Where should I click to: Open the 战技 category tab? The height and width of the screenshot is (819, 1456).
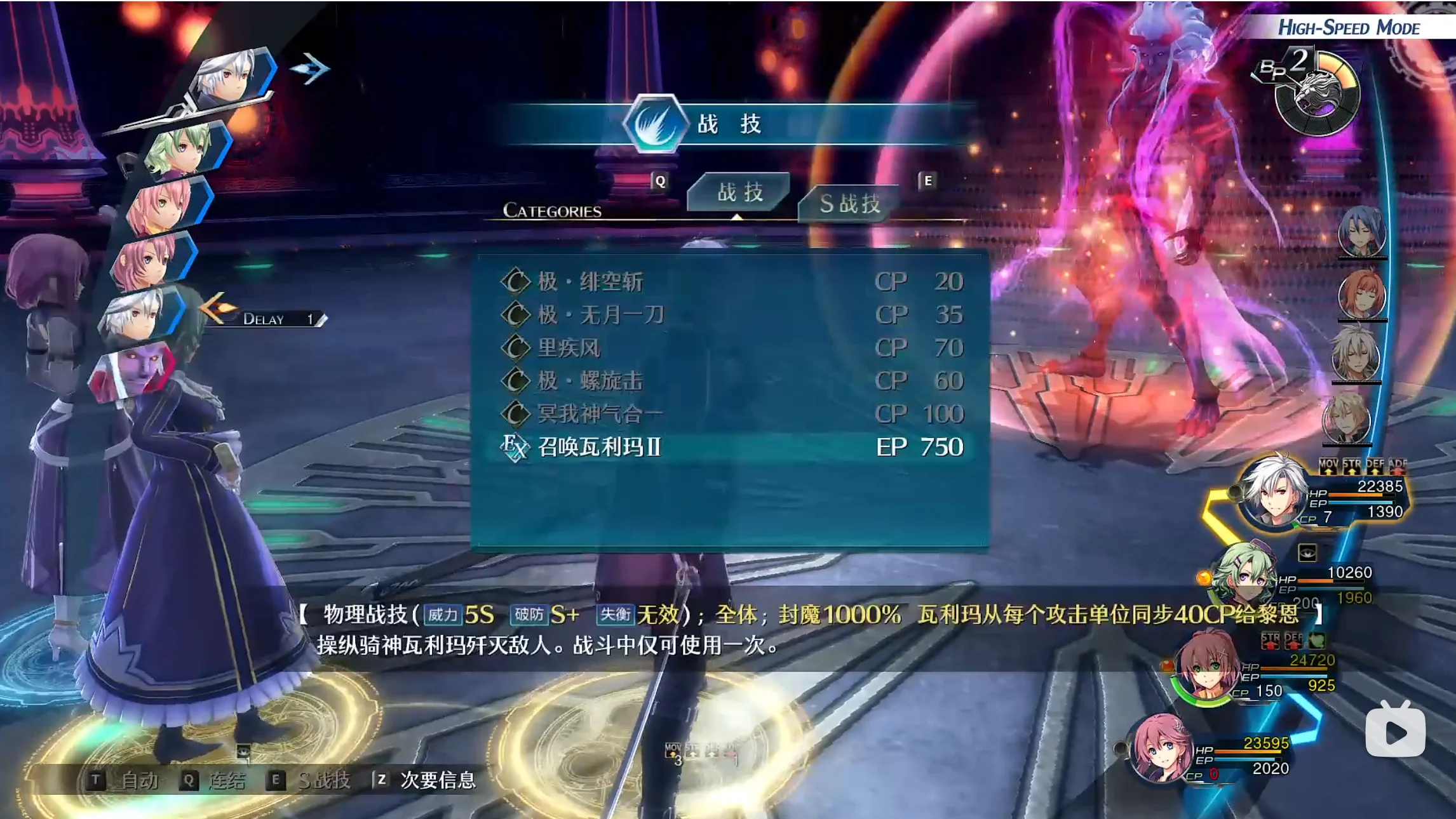(739, 192)
